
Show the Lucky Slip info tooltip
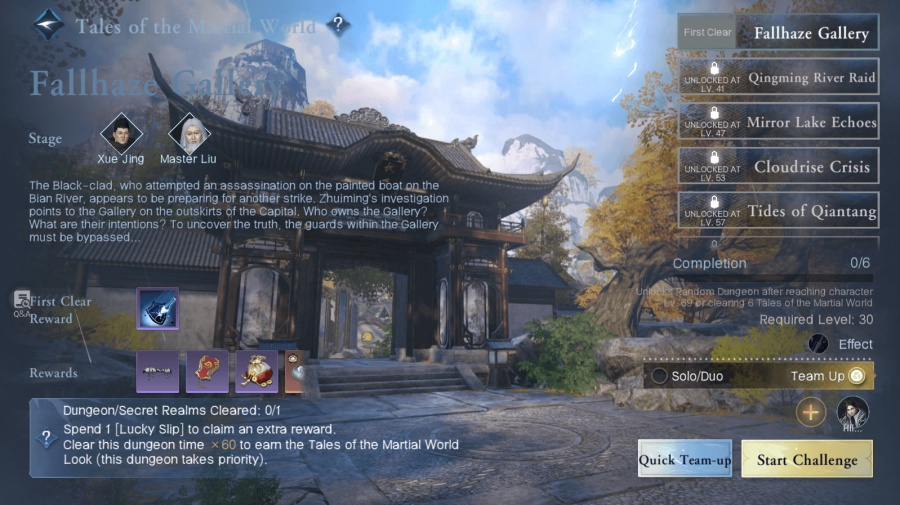pos(45,438)
